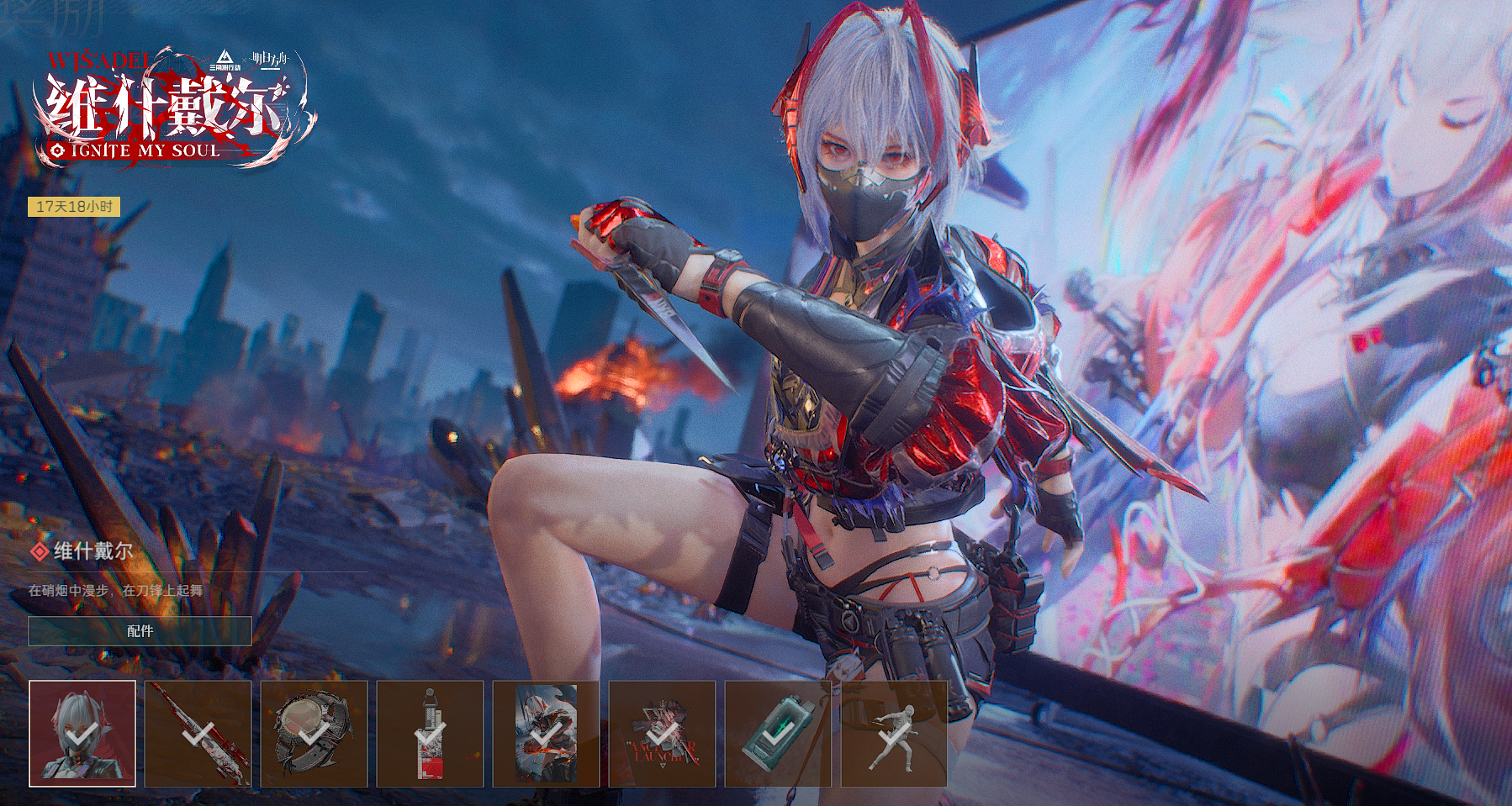Screen dimensions: 1512x806
Task: Pick the hanging weapon charm thumbnail
Action: pyautogui.click(x=431, y=734)
